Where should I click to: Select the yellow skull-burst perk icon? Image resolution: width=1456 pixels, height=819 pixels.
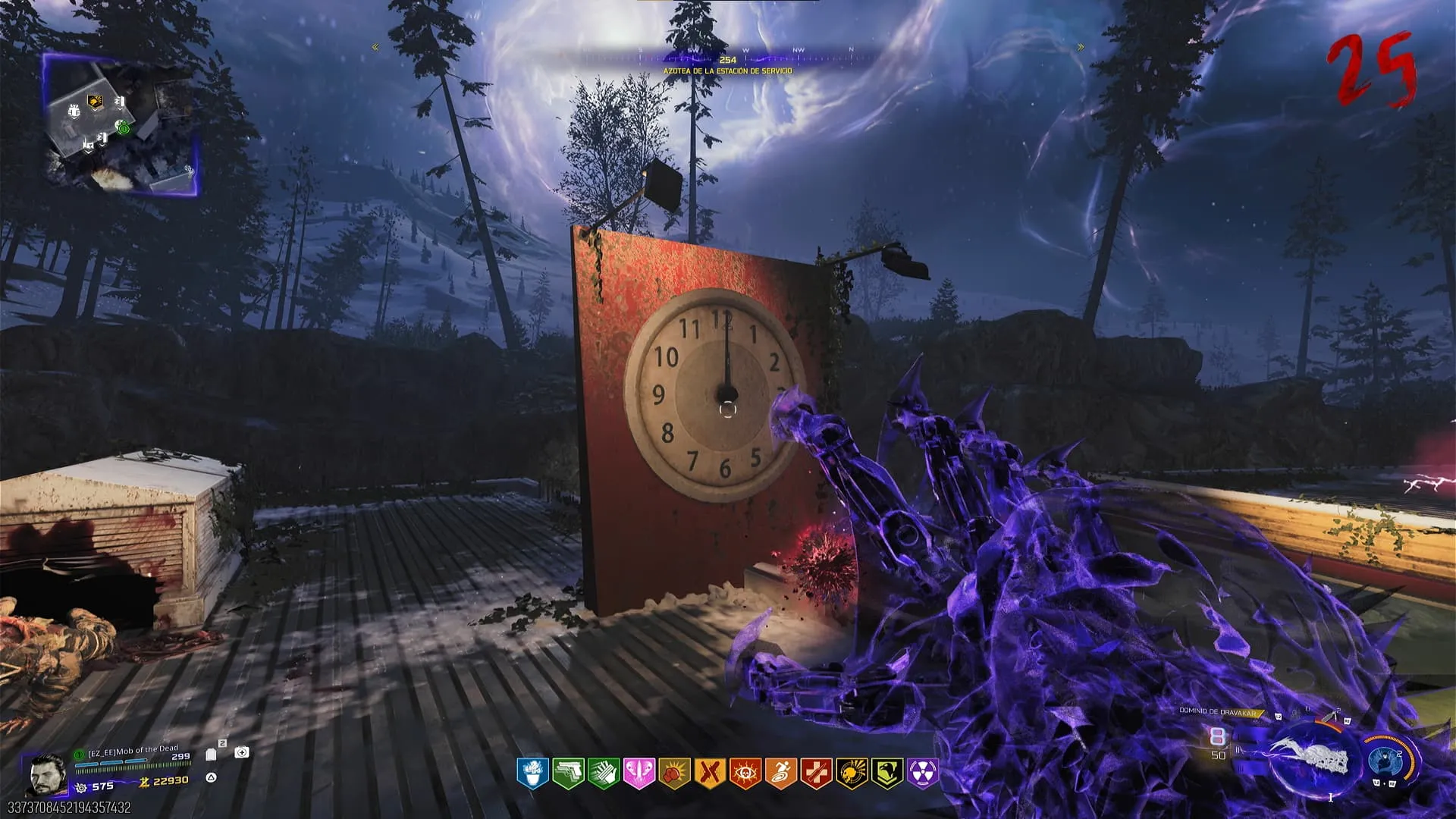point(851,773)
